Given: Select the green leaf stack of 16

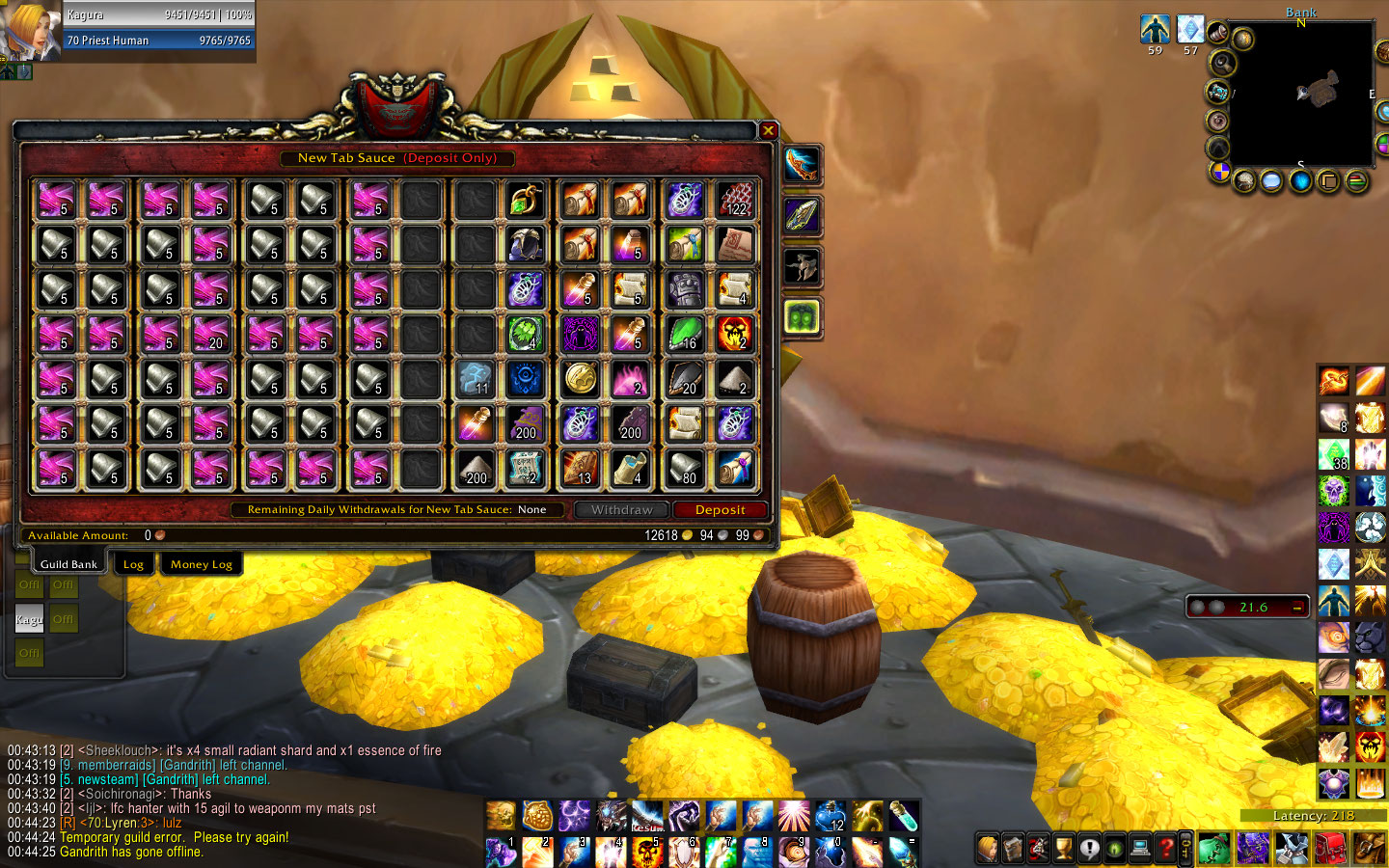Looking at the screenshot, I should 685,334.
